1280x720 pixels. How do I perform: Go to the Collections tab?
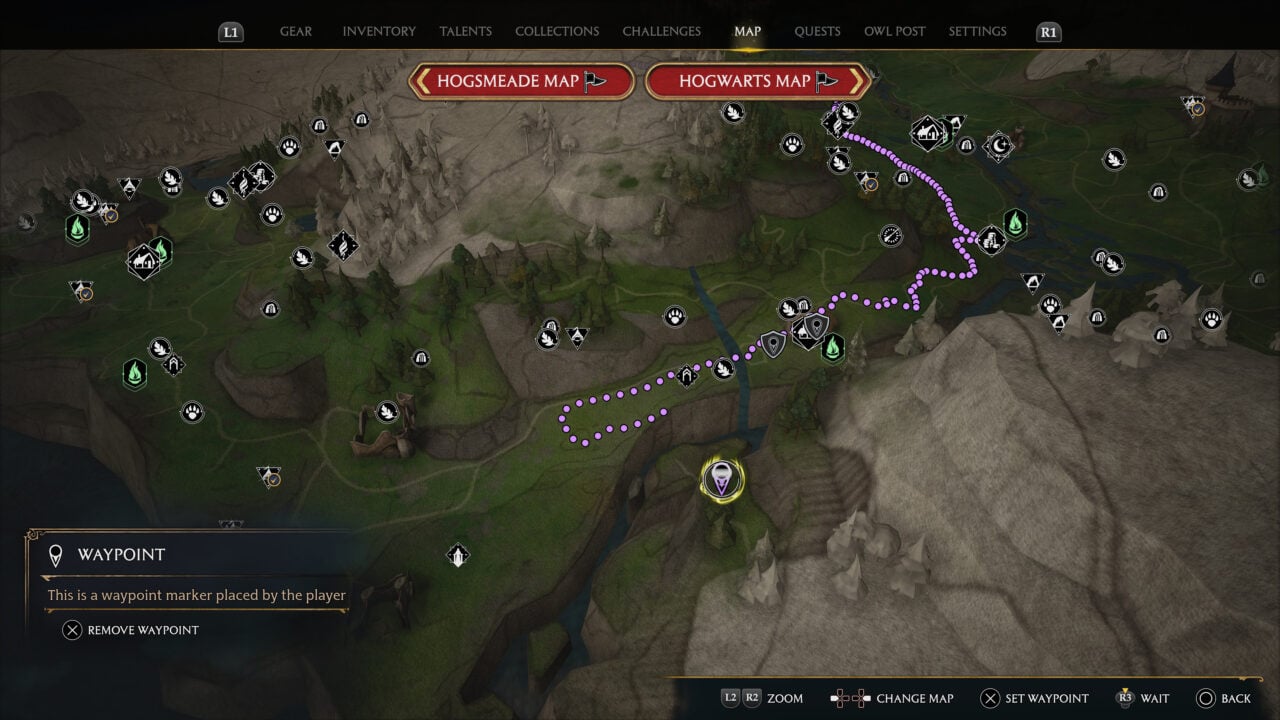[x=557, y=31]
